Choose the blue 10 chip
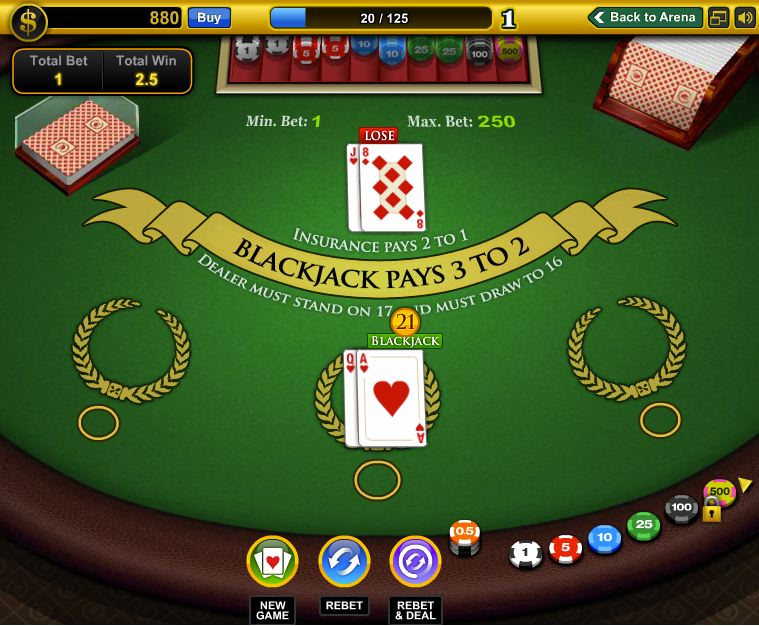The height and width of the screenshot is (626, 759). (x=604, y=538)
